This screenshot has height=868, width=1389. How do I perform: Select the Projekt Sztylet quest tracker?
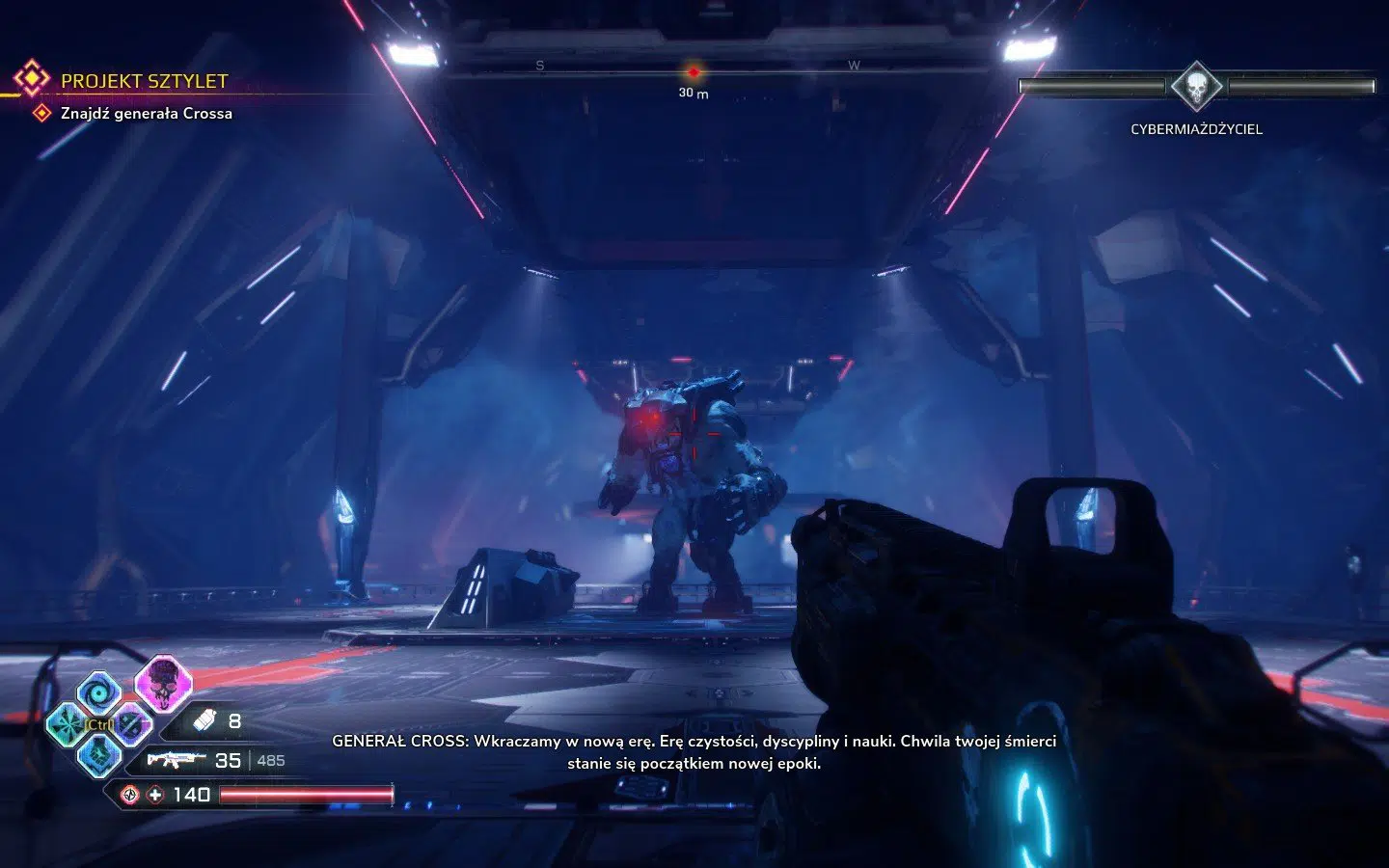point(144,81)
